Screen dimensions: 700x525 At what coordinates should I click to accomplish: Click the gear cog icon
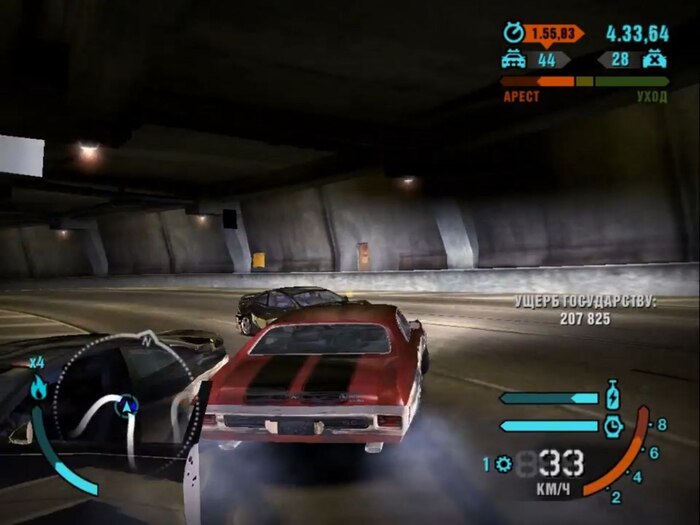[503, 464]
